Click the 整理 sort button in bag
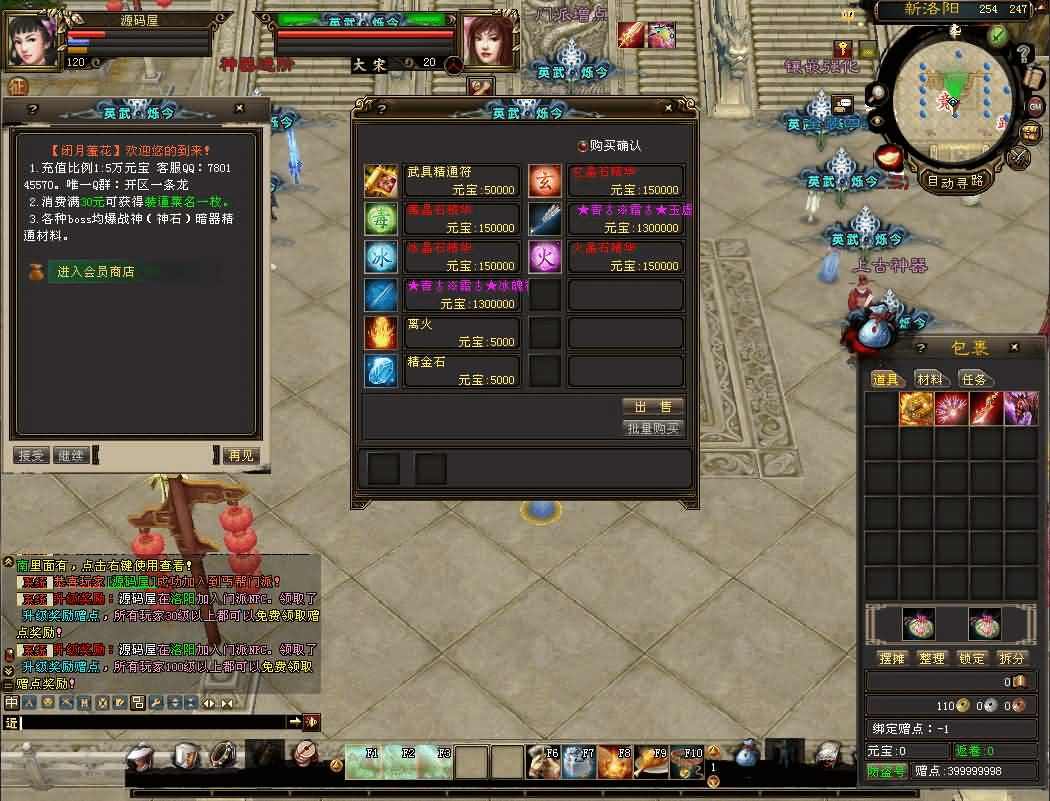Screen dimensions: 1050x801 tap(932, 658)
